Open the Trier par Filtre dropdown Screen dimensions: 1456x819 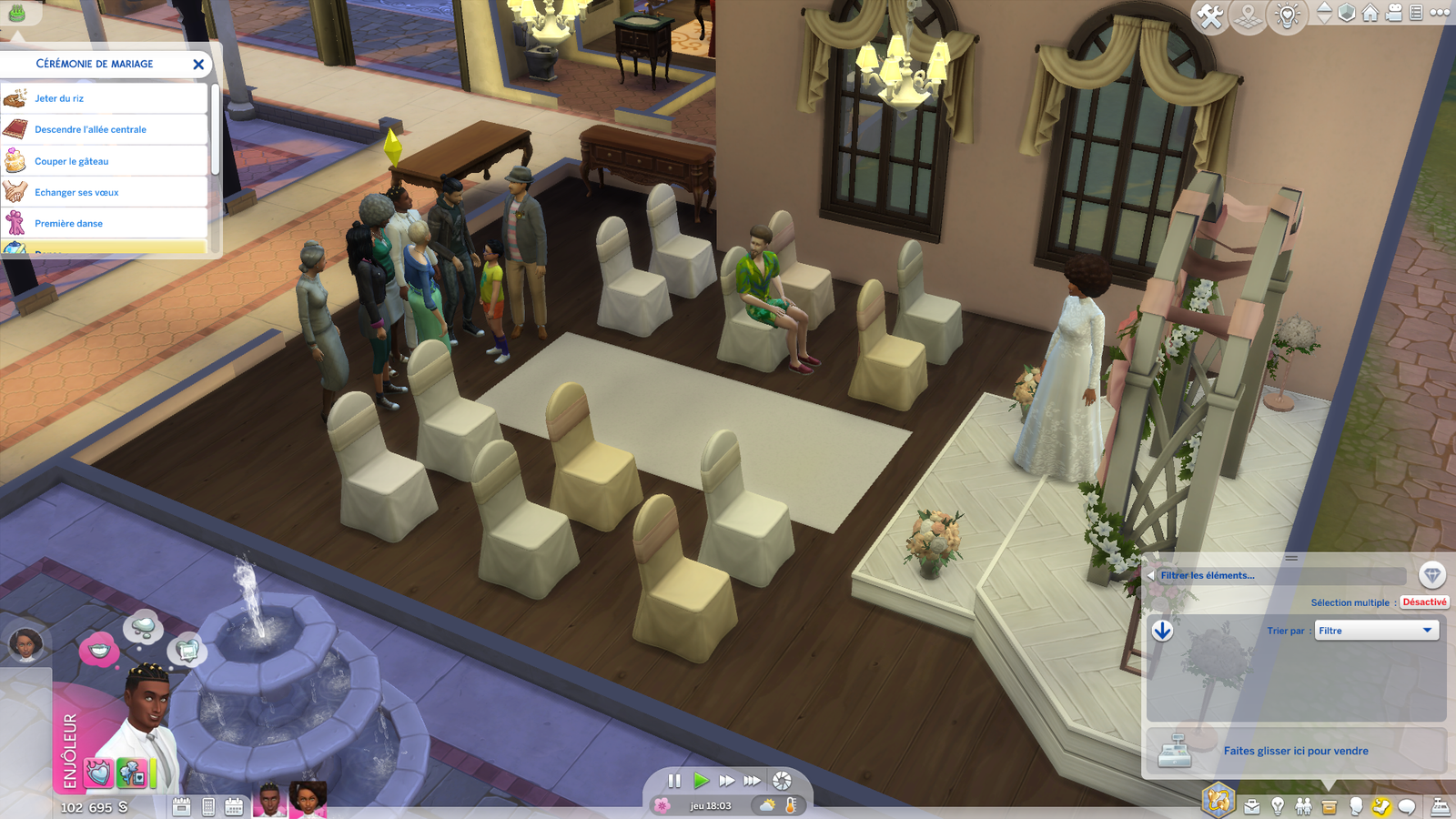click(1376, 631)
